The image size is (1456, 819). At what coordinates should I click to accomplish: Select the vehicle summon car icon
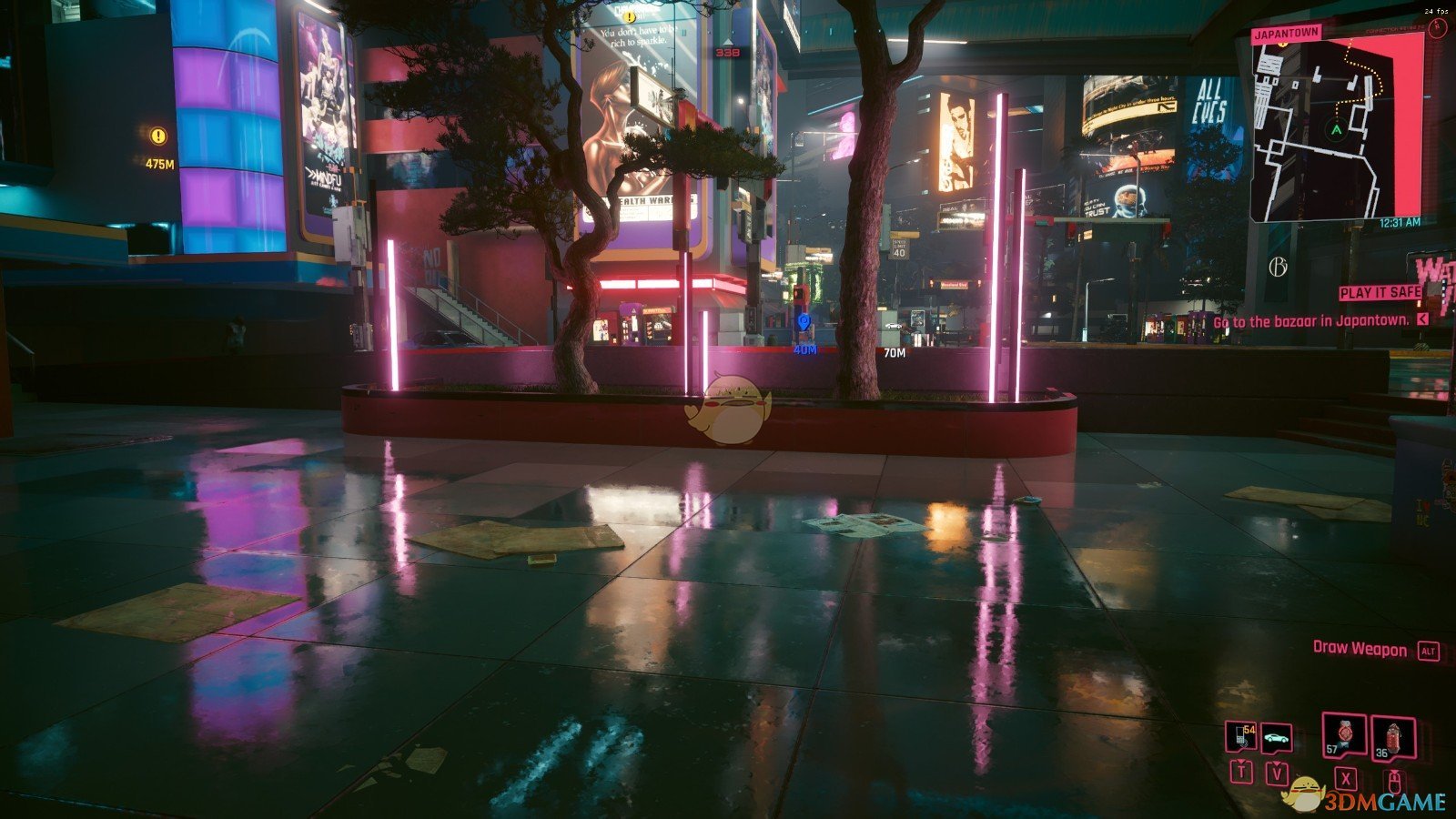pyautogui.click(x=1275, y=734)
